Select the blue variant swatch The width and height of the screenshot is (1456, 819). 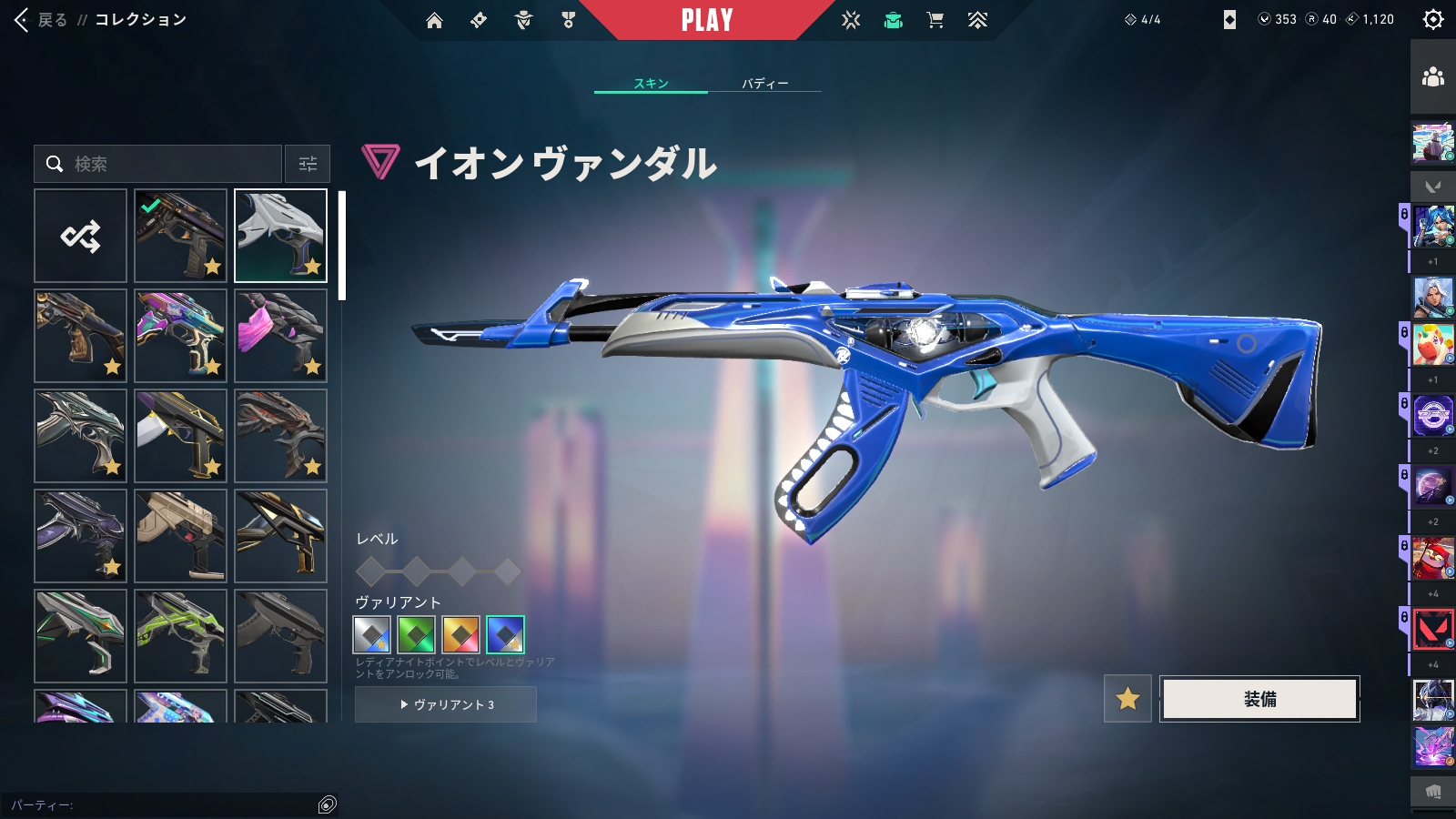coord(505,634)
